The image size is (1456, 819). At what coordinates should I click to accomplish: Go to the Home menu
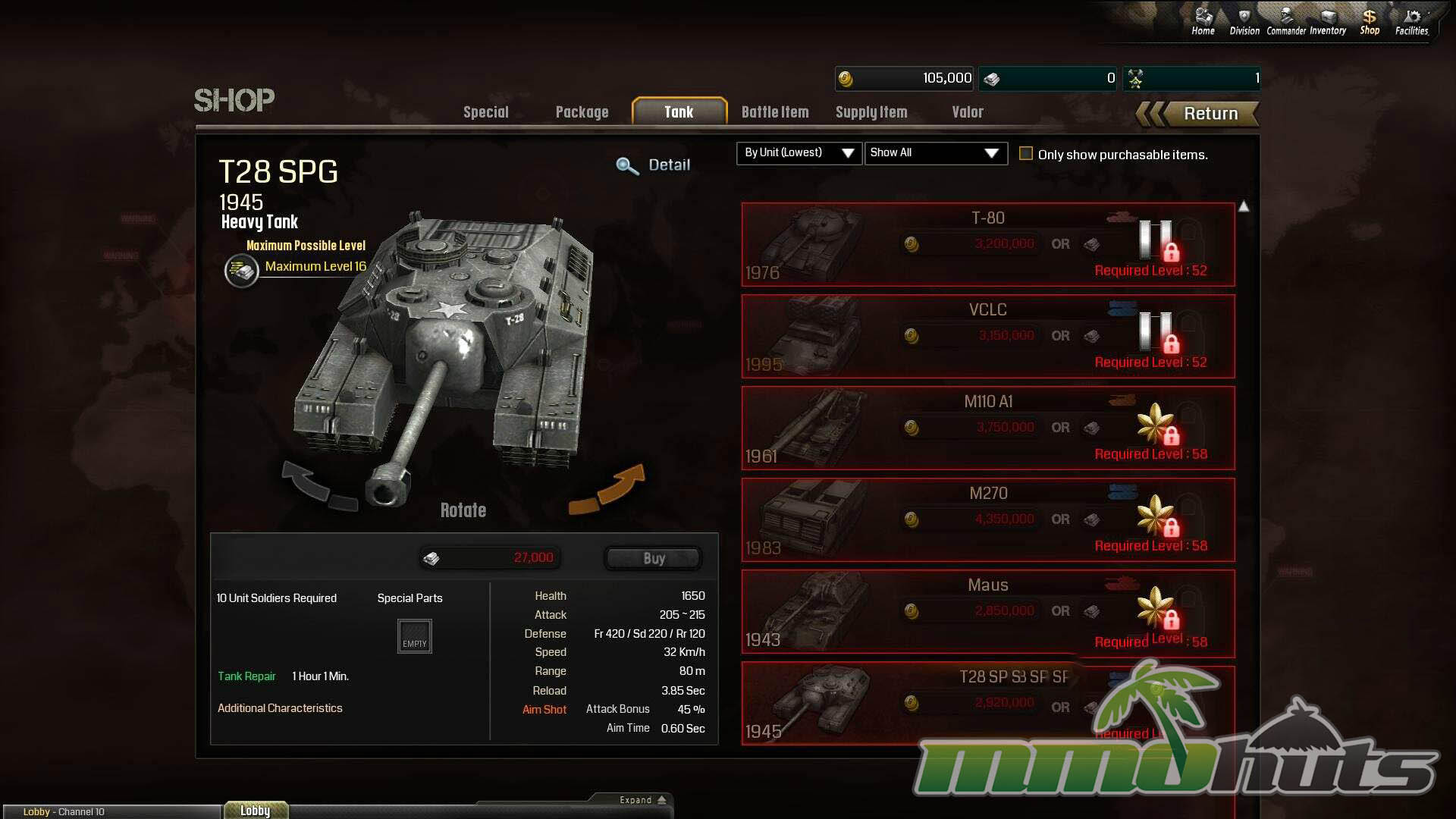tap(1203, 21)
